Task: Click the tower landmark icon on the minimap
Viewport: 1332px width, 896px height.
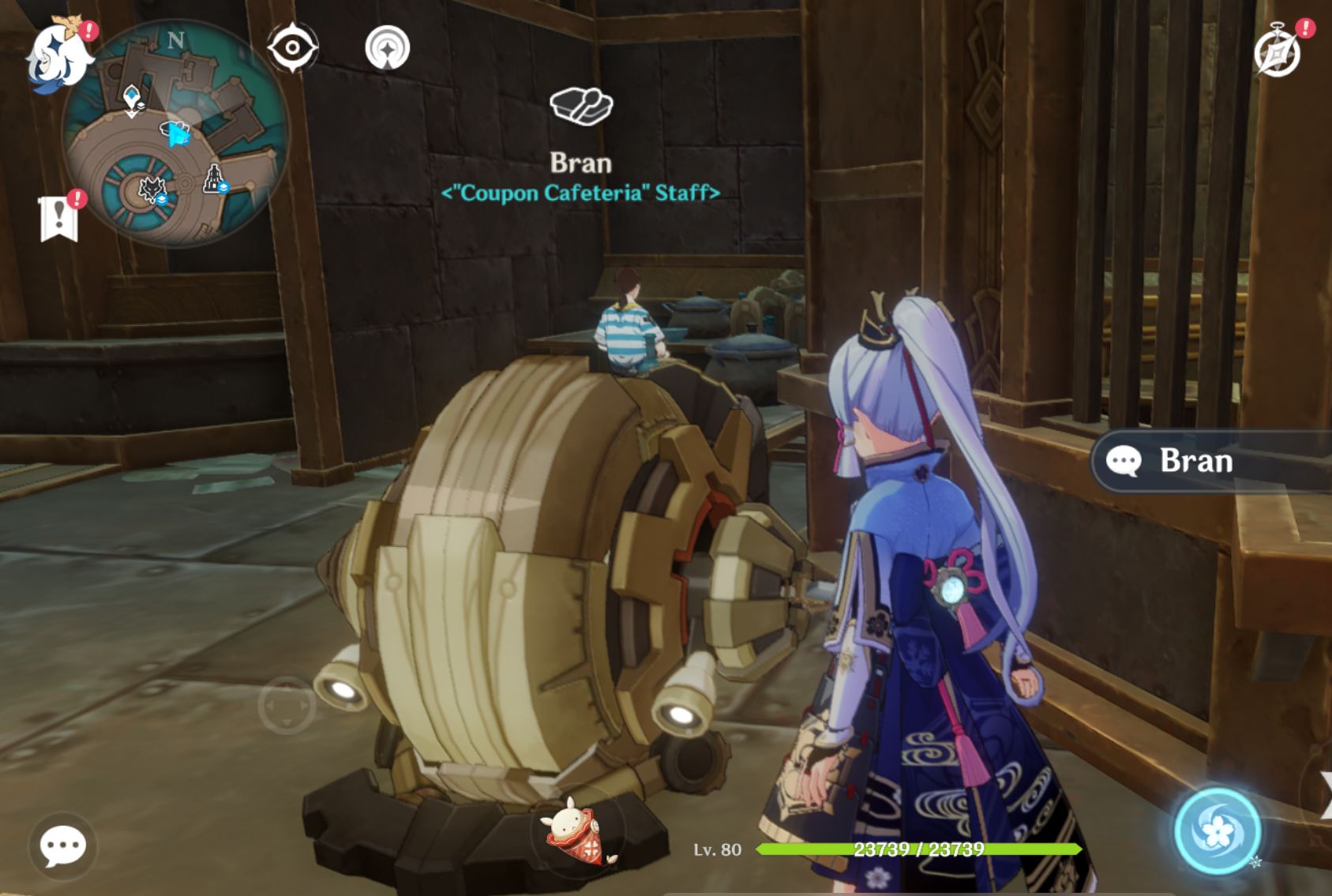Action: pos(212,178)
